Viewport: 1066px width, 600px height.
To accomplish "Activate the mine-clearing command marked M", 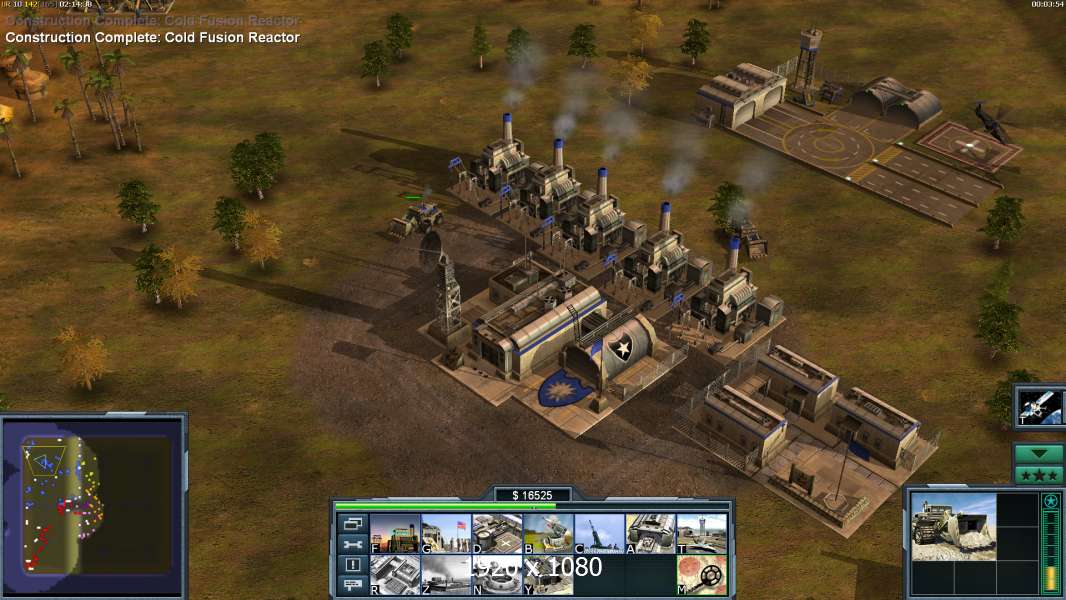I will (702, 575).
